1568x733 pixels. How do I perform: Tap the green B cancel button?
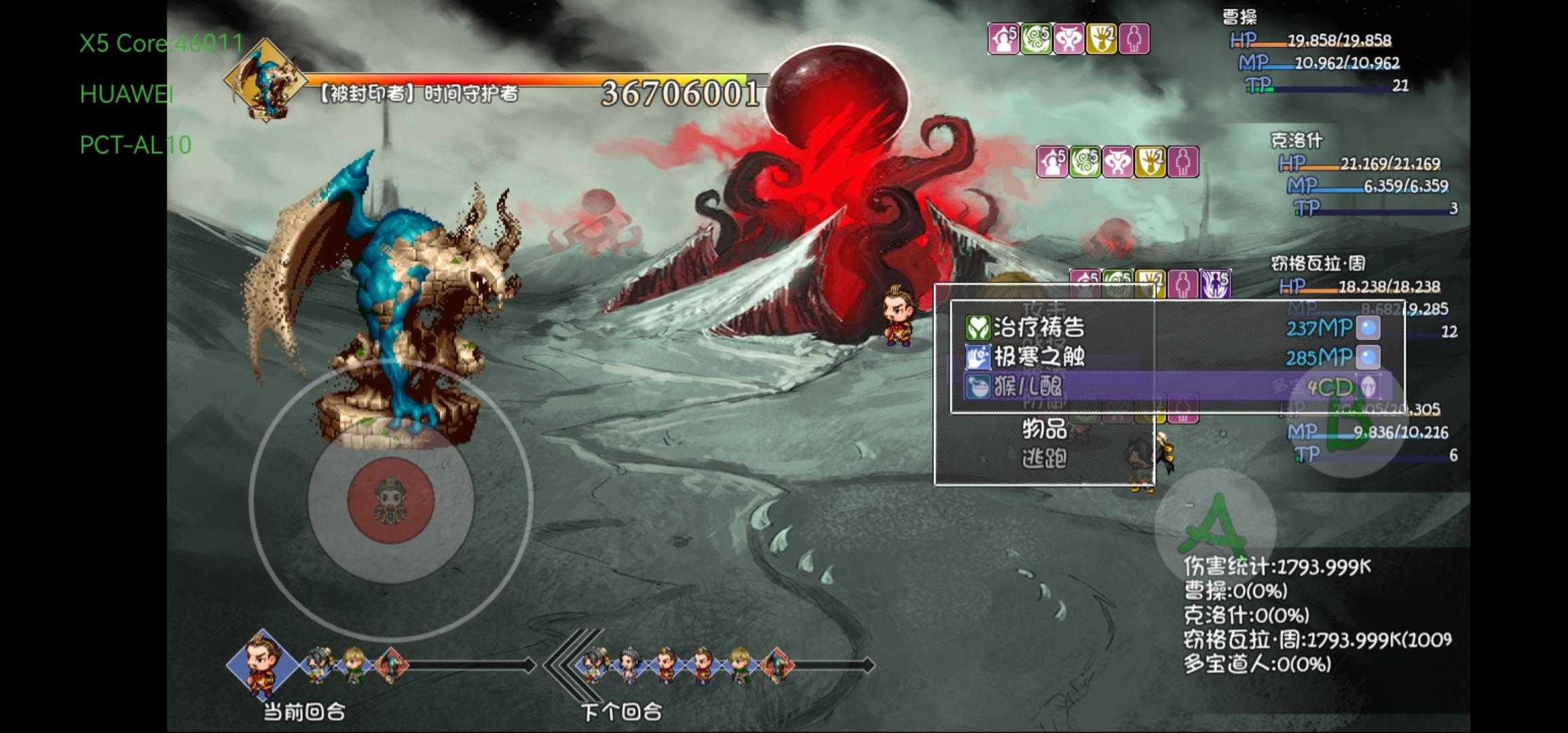[x=1351, y=426]
